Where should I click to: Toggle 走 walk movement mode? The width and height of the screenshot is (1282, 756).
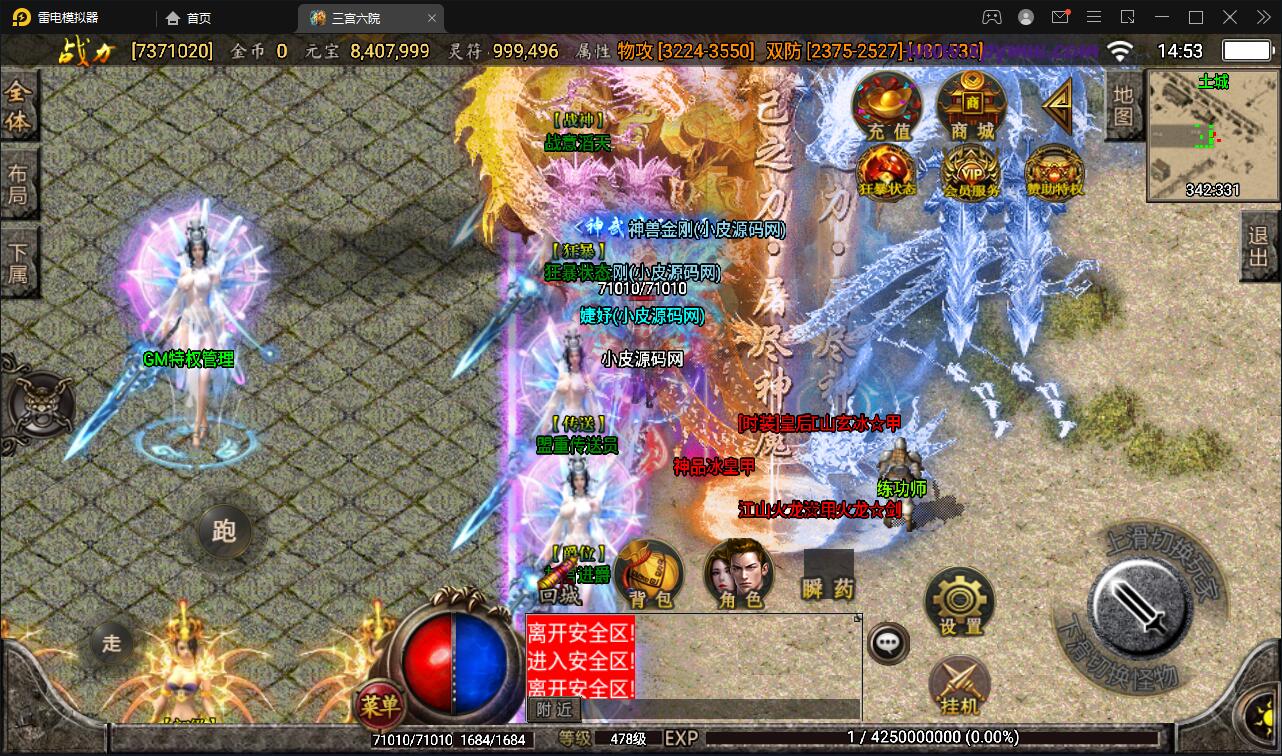(110, 643)
